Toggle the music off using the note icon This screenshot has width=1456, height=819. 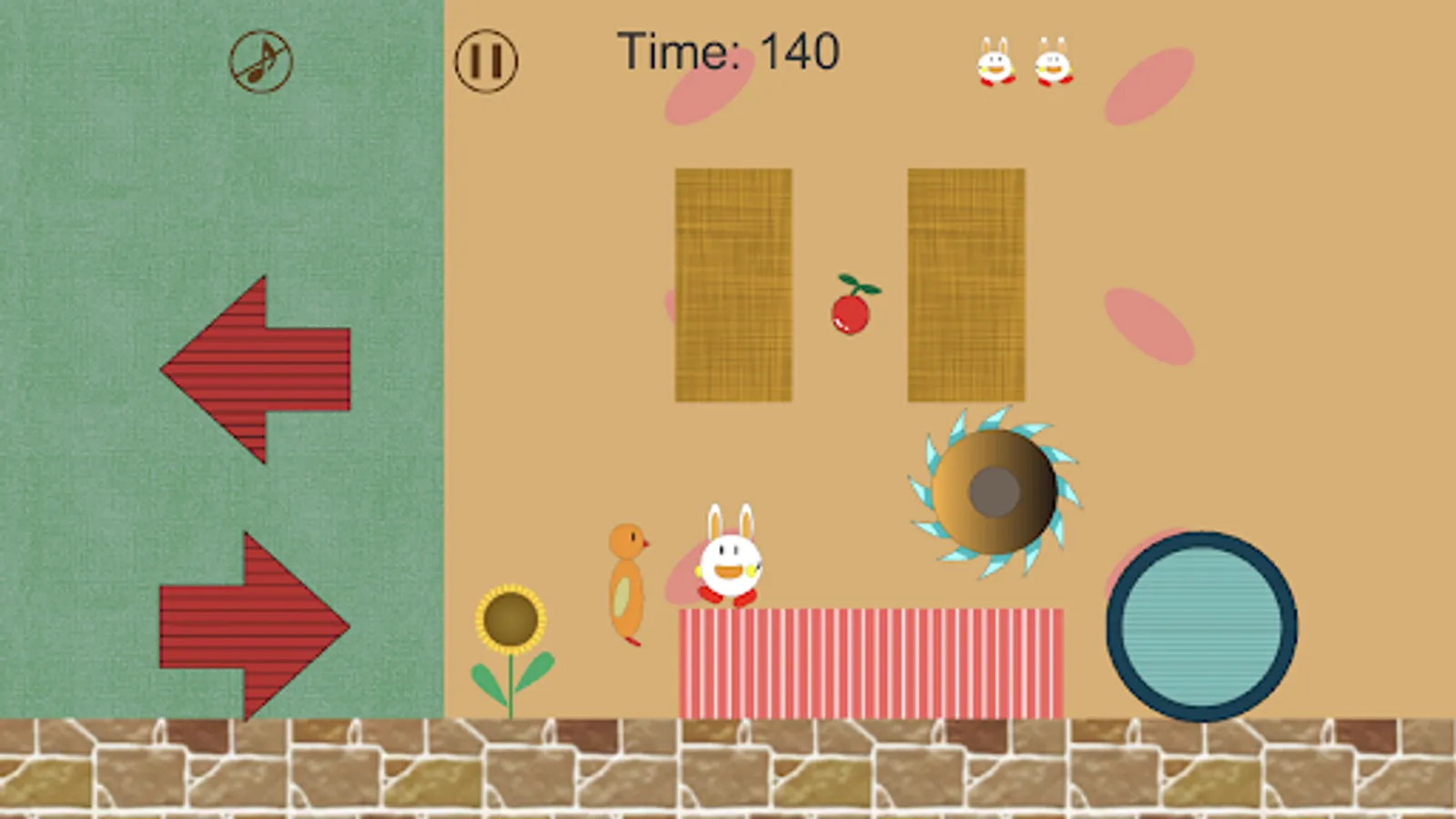258,61
